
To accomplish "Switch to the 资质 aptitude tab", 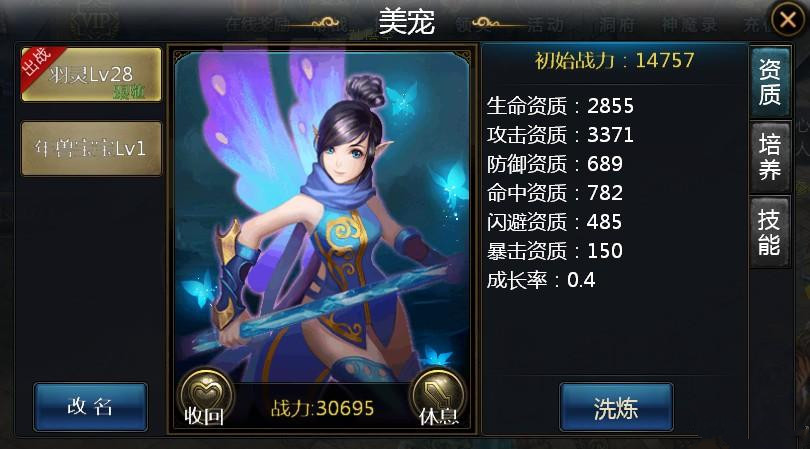I will click(x=769, y=82).
